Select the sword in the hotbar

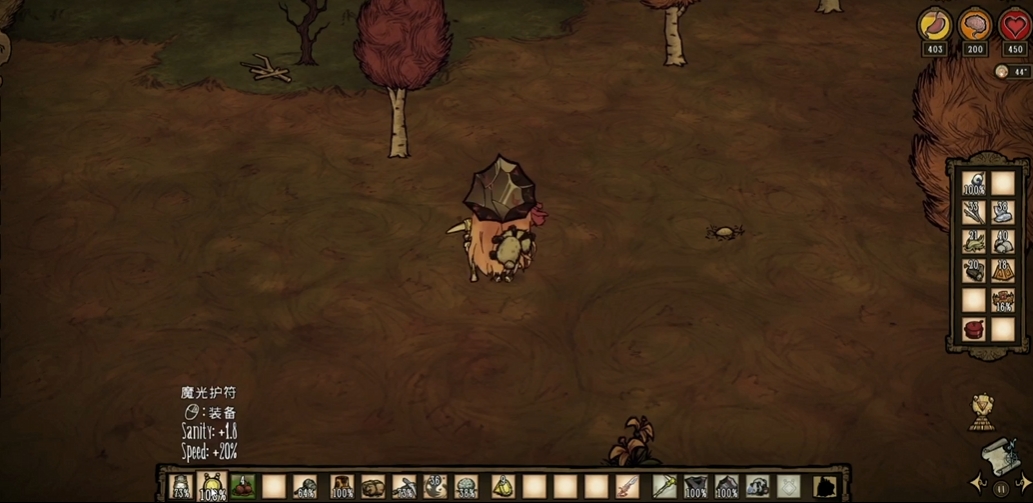627,487
